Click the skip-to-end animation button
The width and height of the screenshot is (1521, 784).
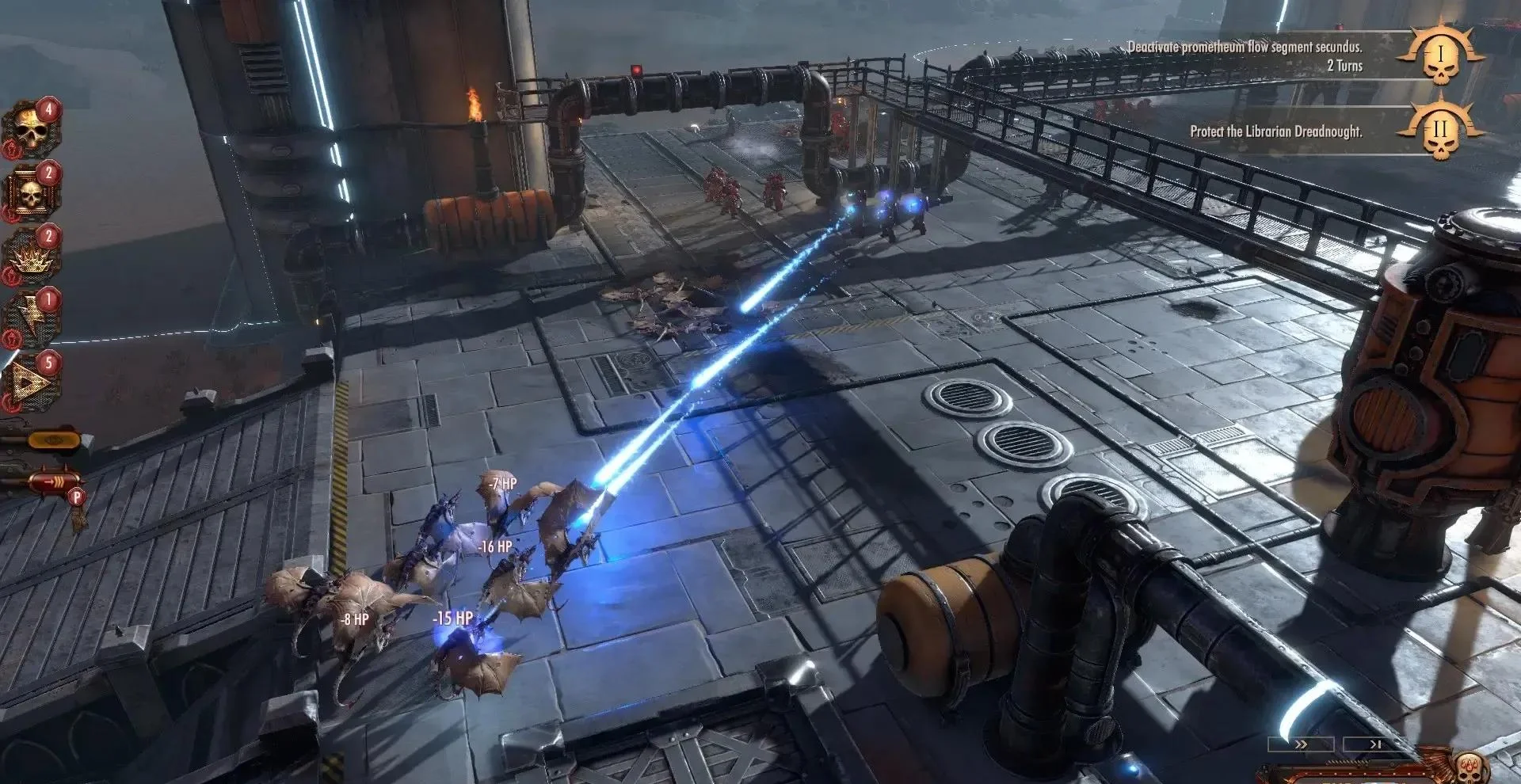click(x=1375, y=744)
